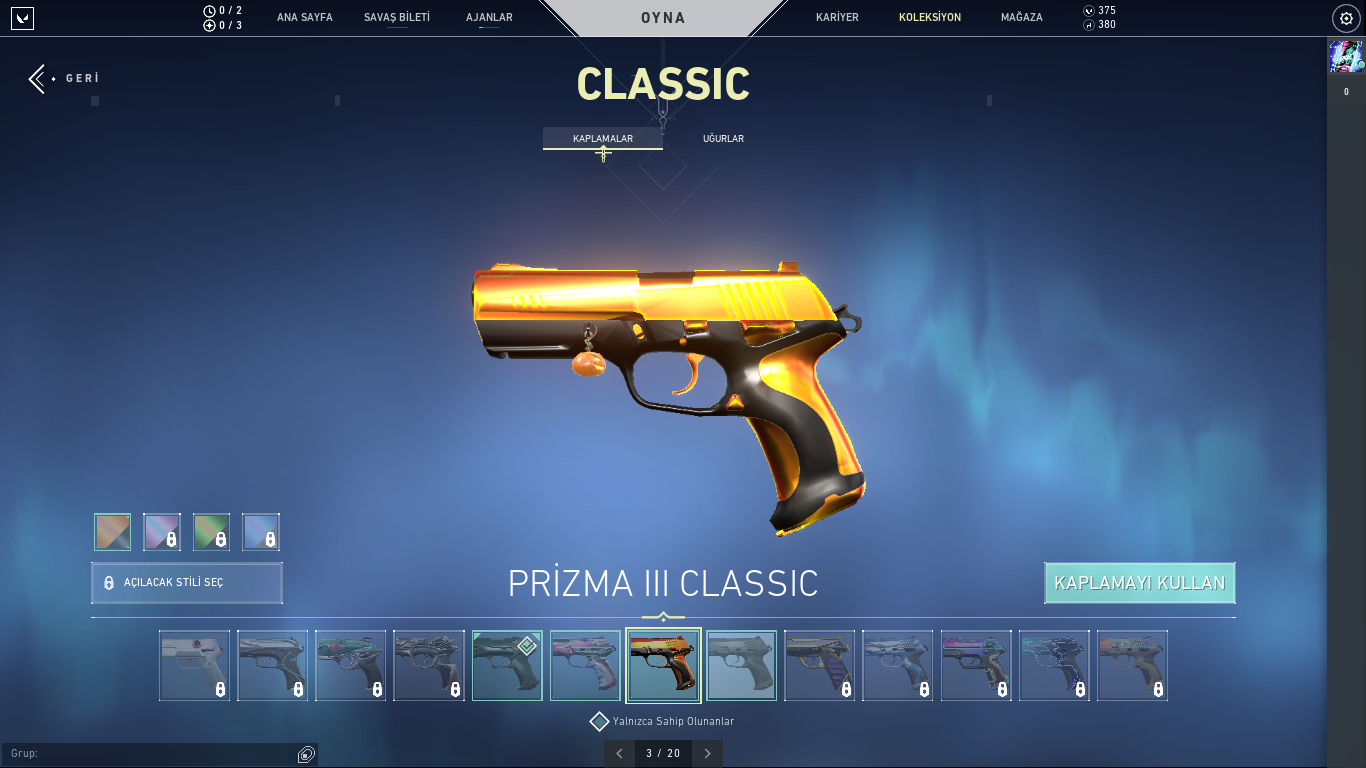Open the player avatar in the sidebar
Screen dimensions: 1366x768
pyautogui.click(x=1345, y=57)
